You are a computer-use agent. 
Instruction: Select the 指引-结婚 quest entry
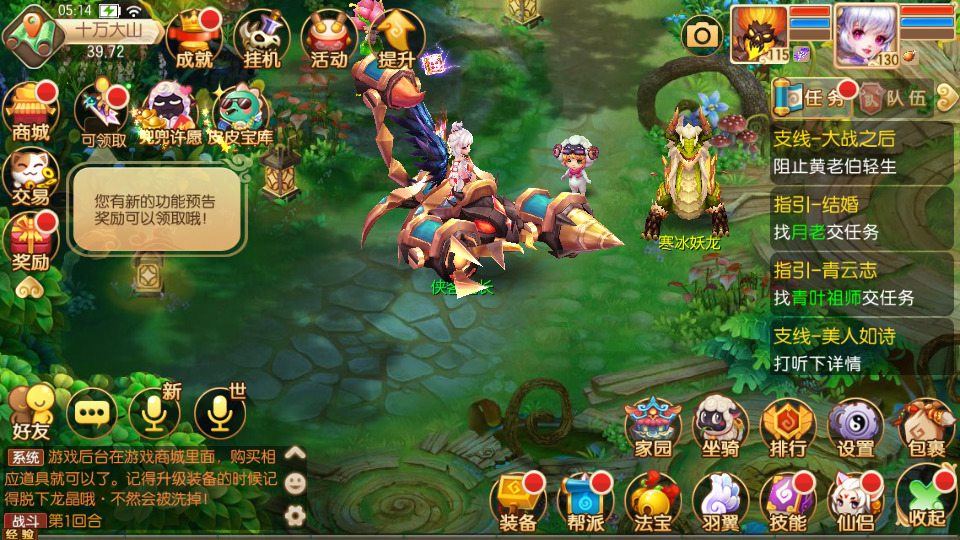click(x=862, y=218)
